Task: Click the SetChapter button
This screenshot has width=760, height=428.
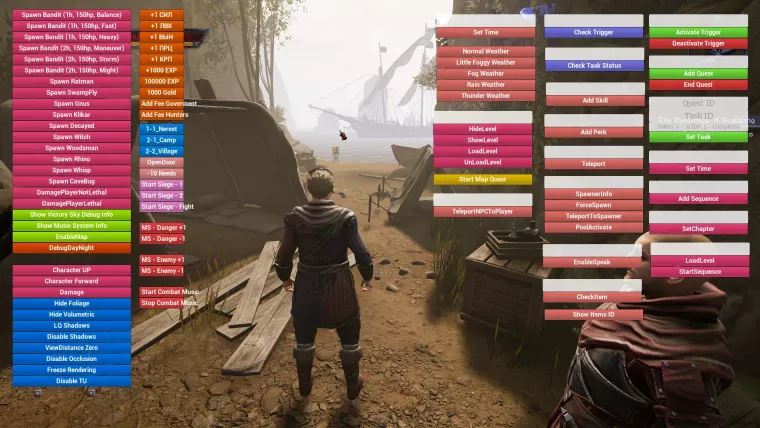Action: click(698, 228)
